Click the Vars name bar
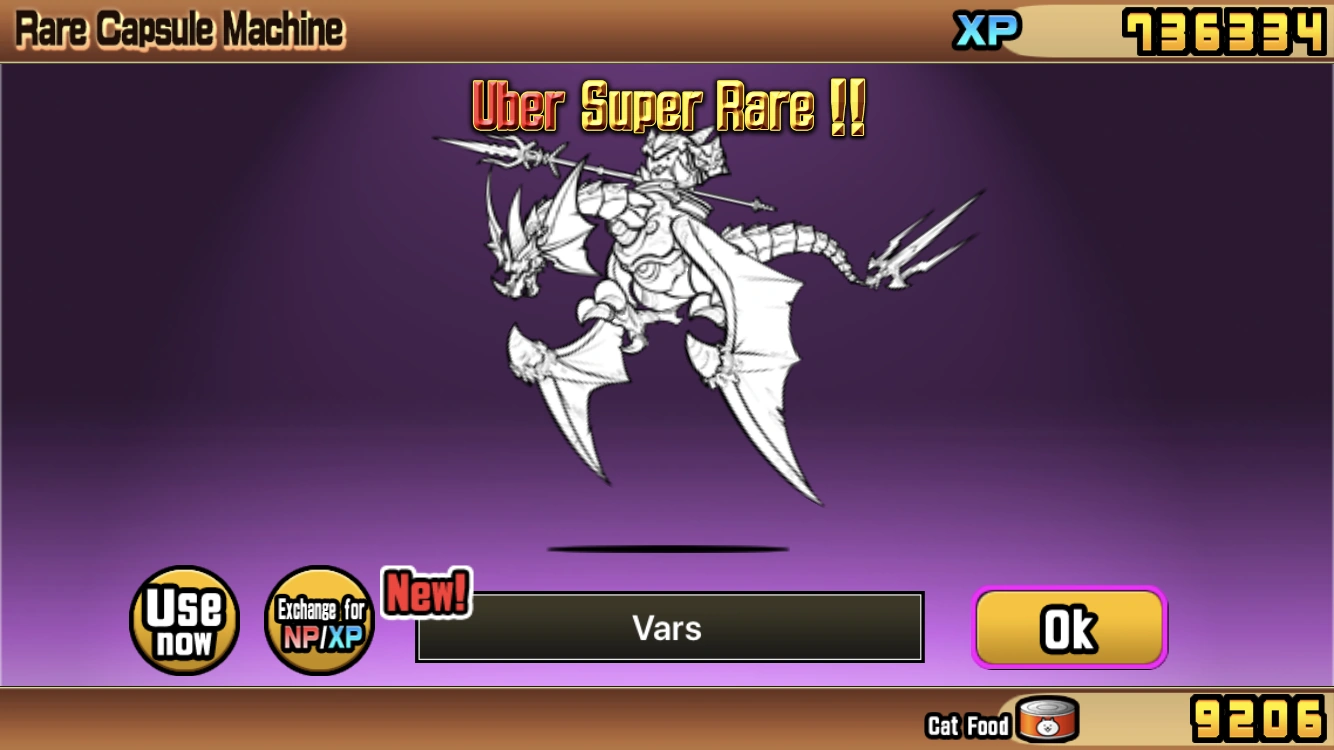The image size is (1334, 750). pyautogui.click(x=667, y=628)
